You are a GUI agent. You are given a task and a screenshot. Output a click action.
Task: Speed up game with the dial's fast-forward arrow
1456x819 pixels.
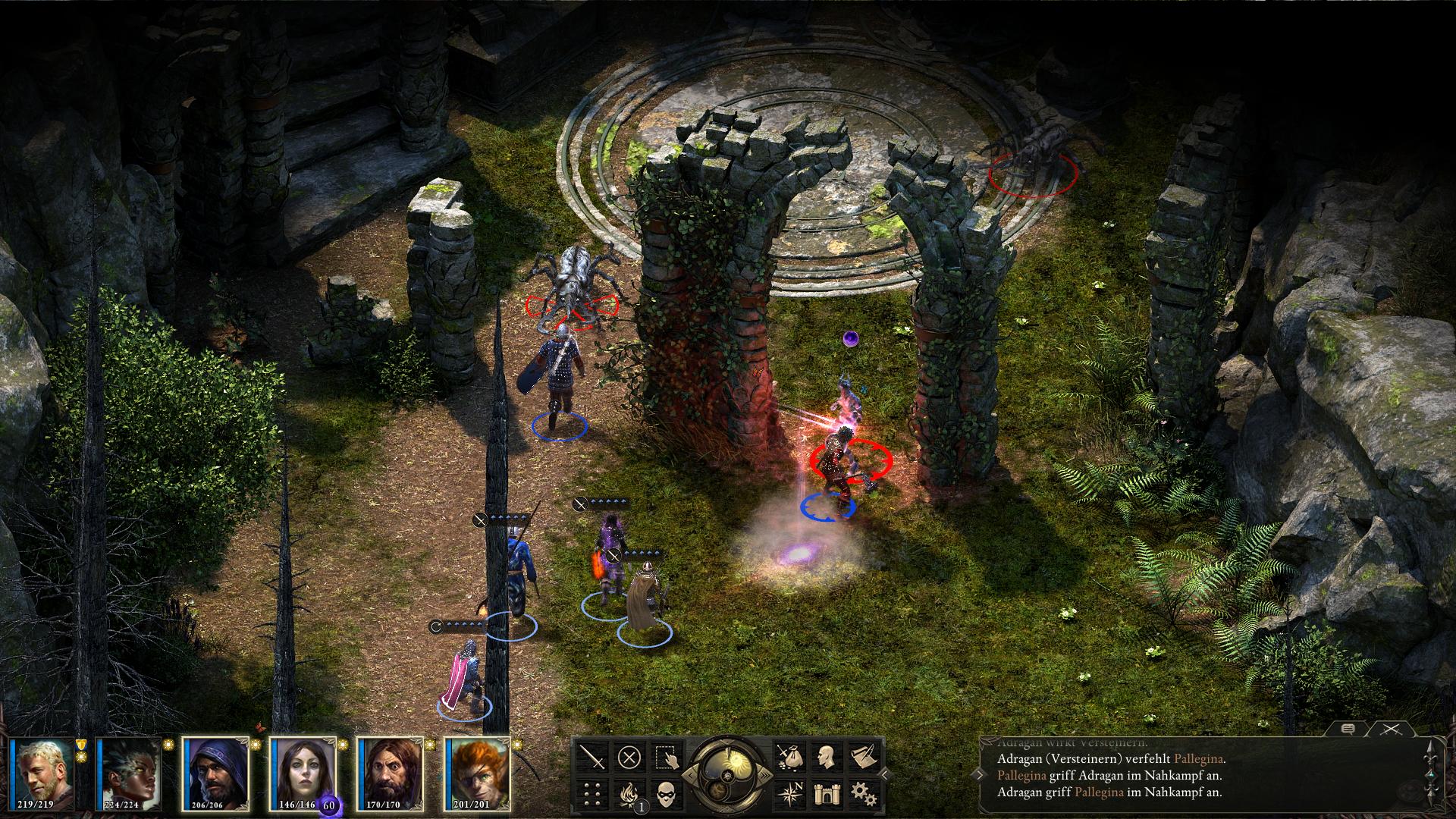click(764, 774)
